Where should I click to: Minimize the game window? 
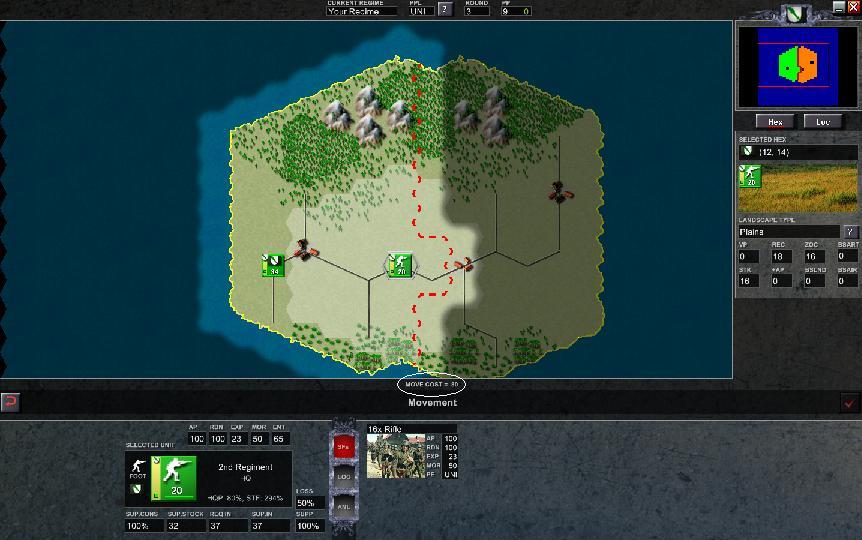tap(838, 7)
